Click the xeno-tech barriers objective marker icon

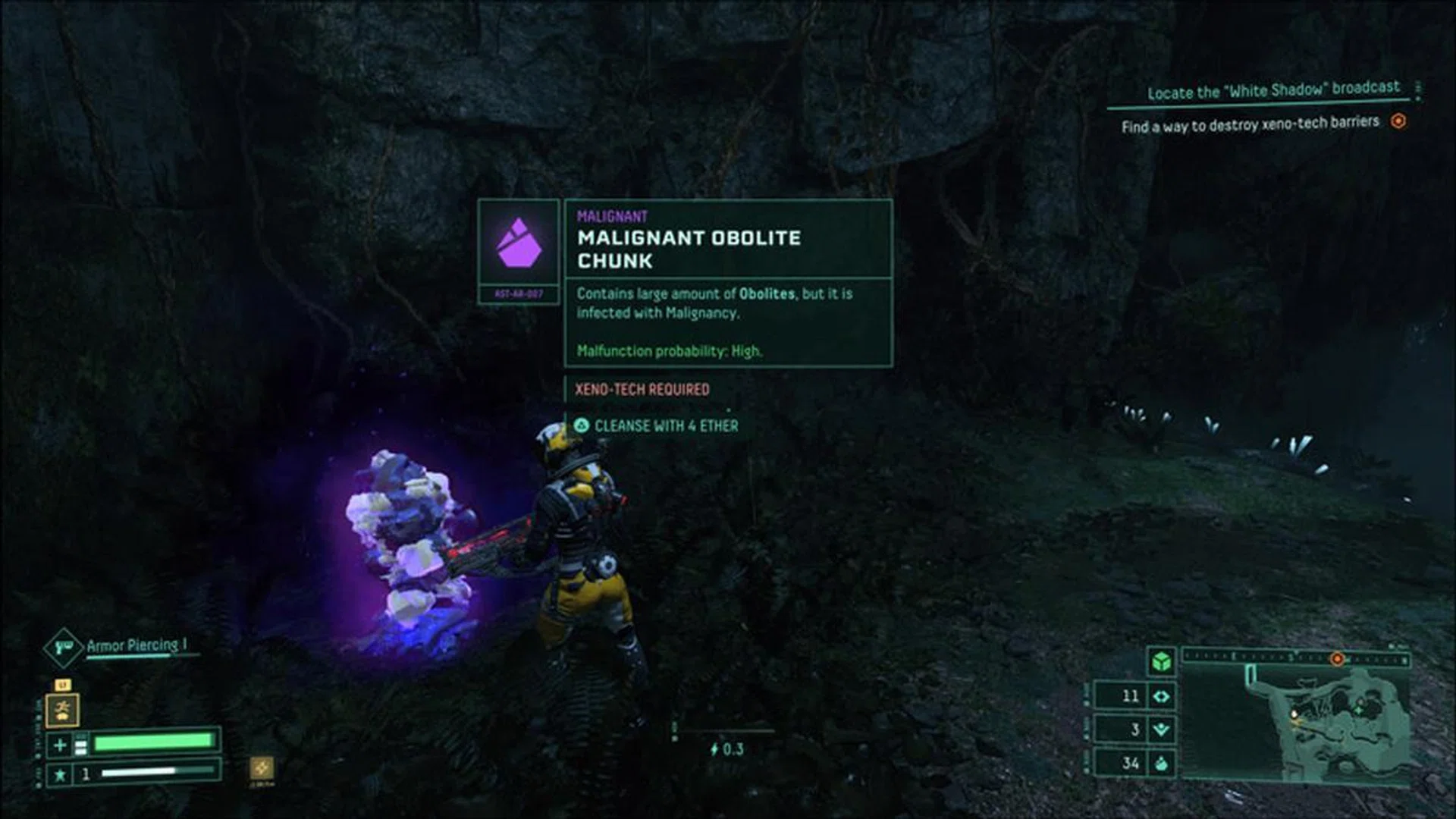pos(1398,121)
